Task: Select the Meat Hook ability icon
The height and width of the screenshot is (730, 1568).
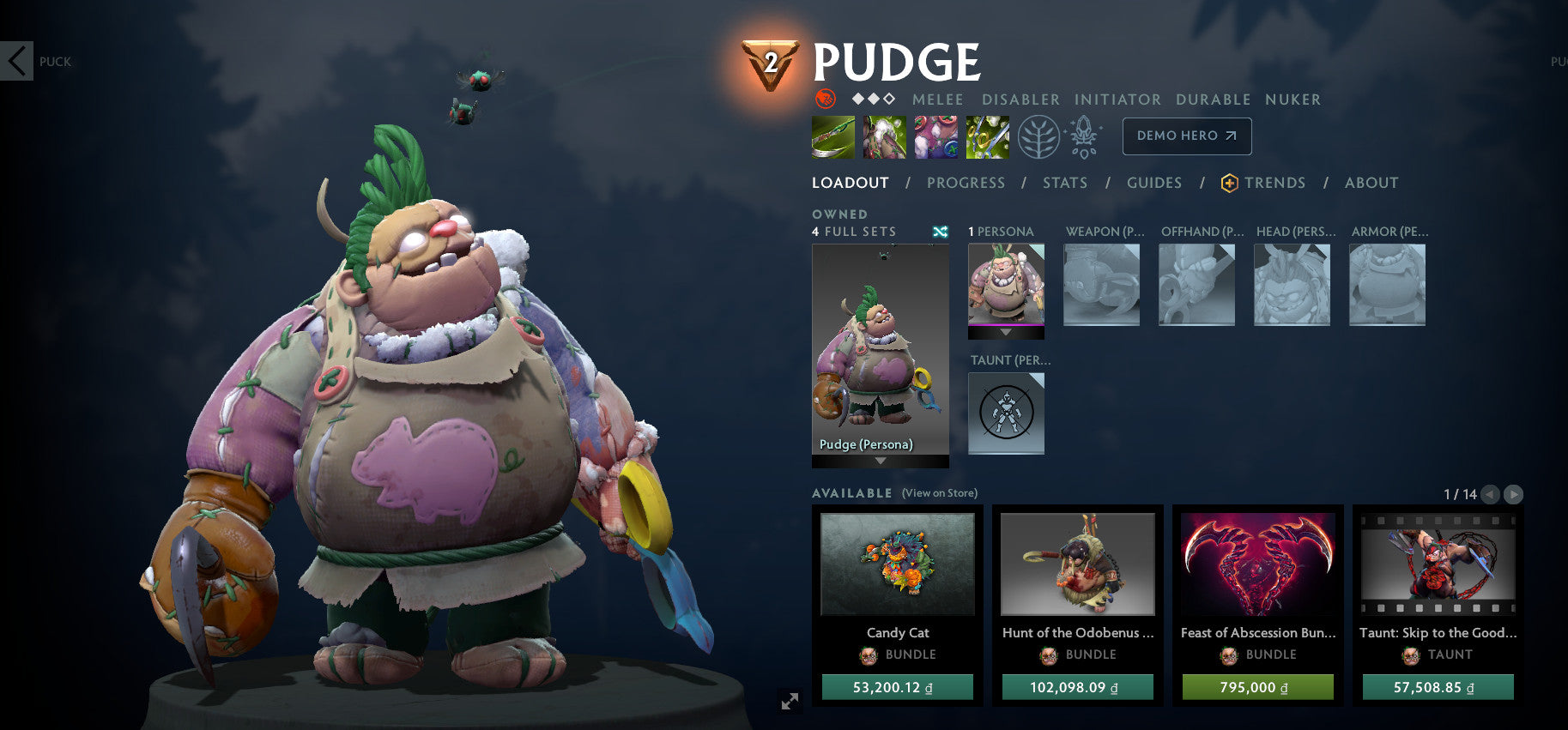Action: (x=832, y=137)
